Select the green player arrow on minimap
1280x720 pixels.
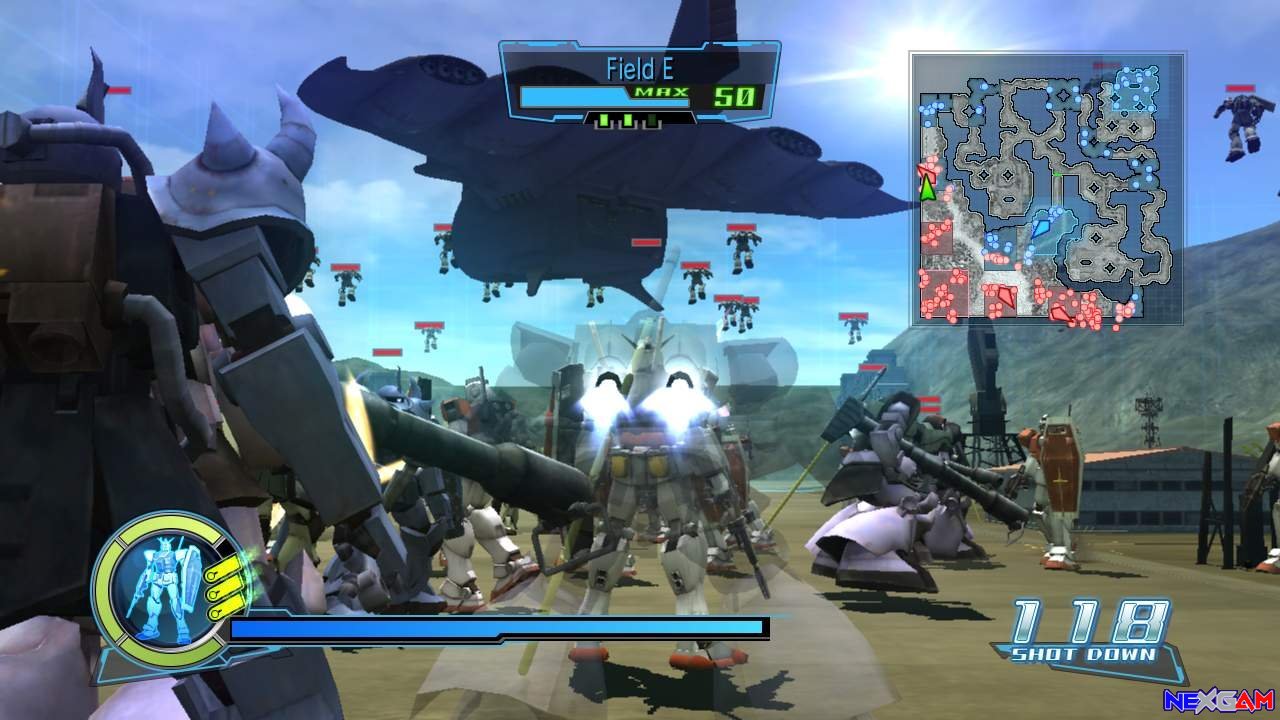coord(928,187)
